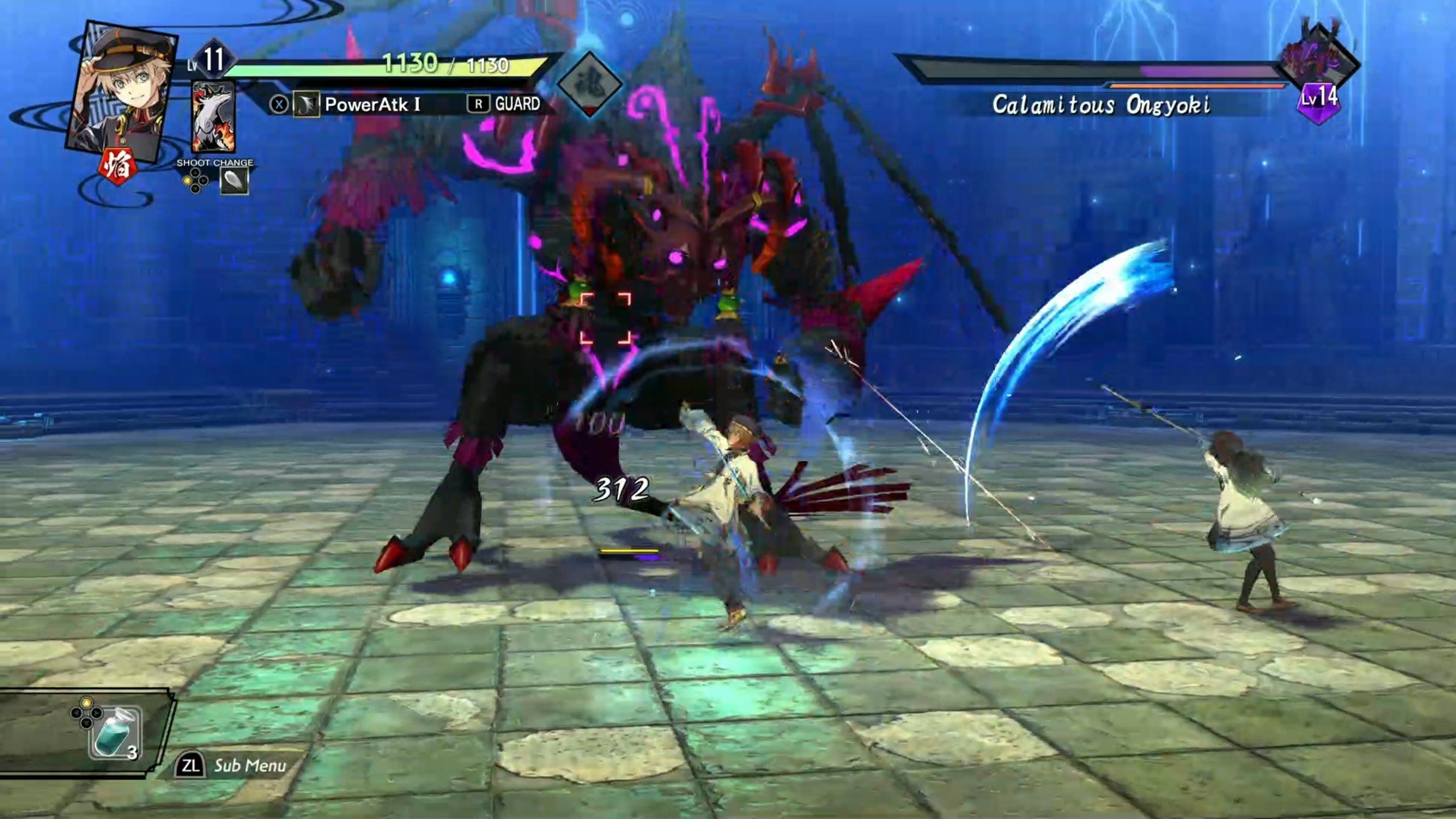1456x819 pixels.
Task: Select the diamond soul gauge emblem
Action: (590, 84)
